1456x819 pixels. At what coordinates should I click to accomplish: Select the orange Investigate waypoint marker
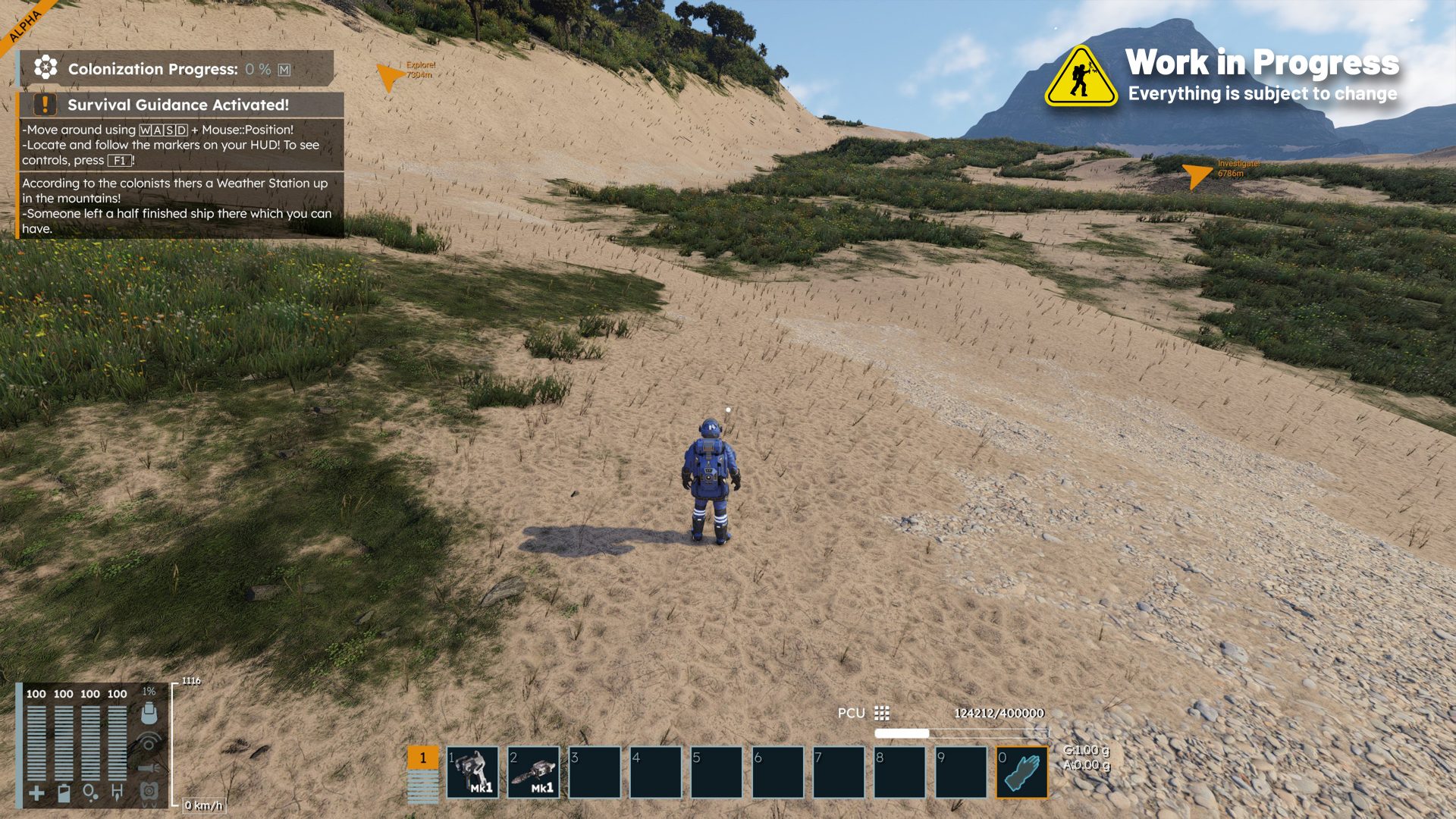click(x=1197, y=174)
